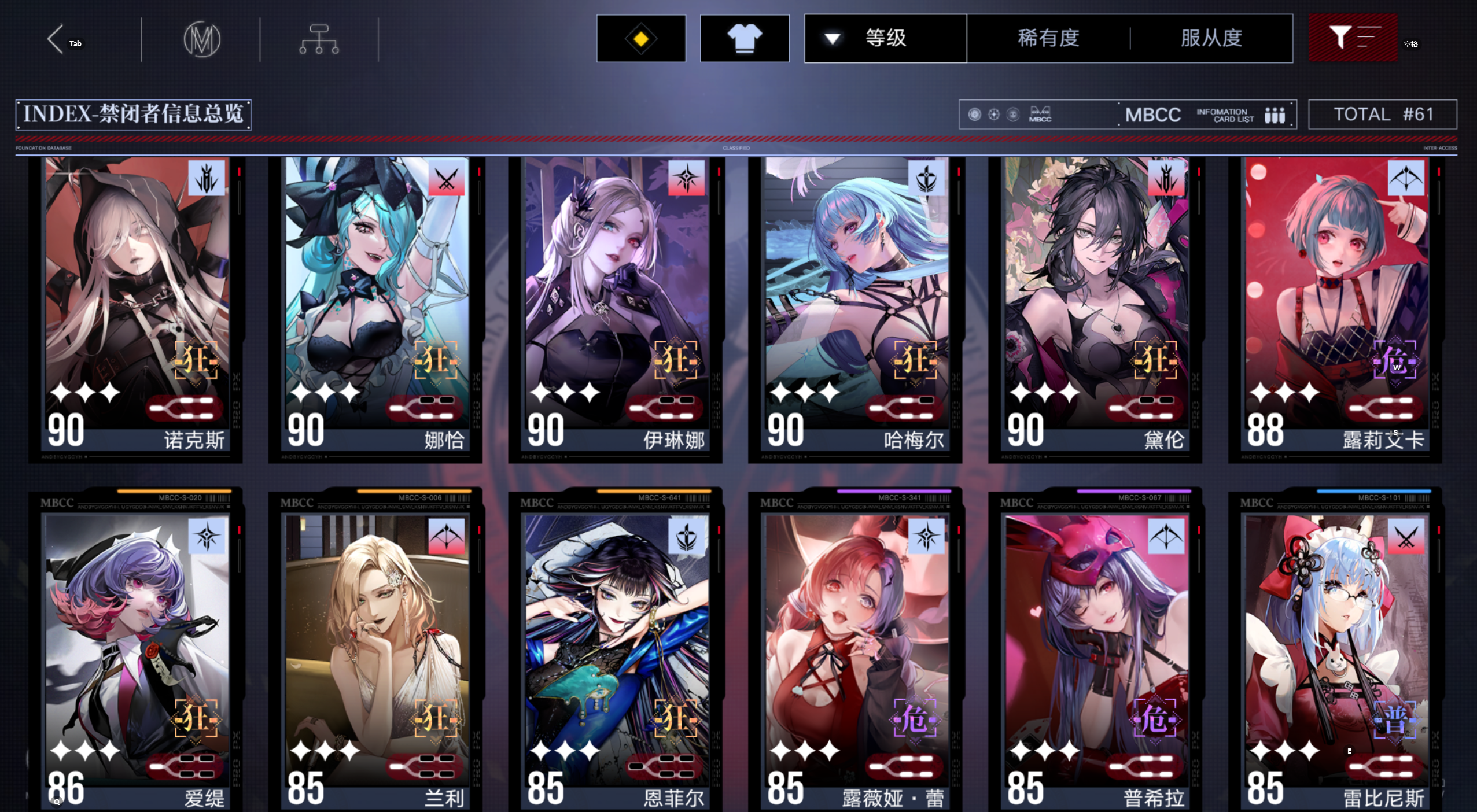
Task: Open the red filter funnel panel
Action: click(1352, 38)
